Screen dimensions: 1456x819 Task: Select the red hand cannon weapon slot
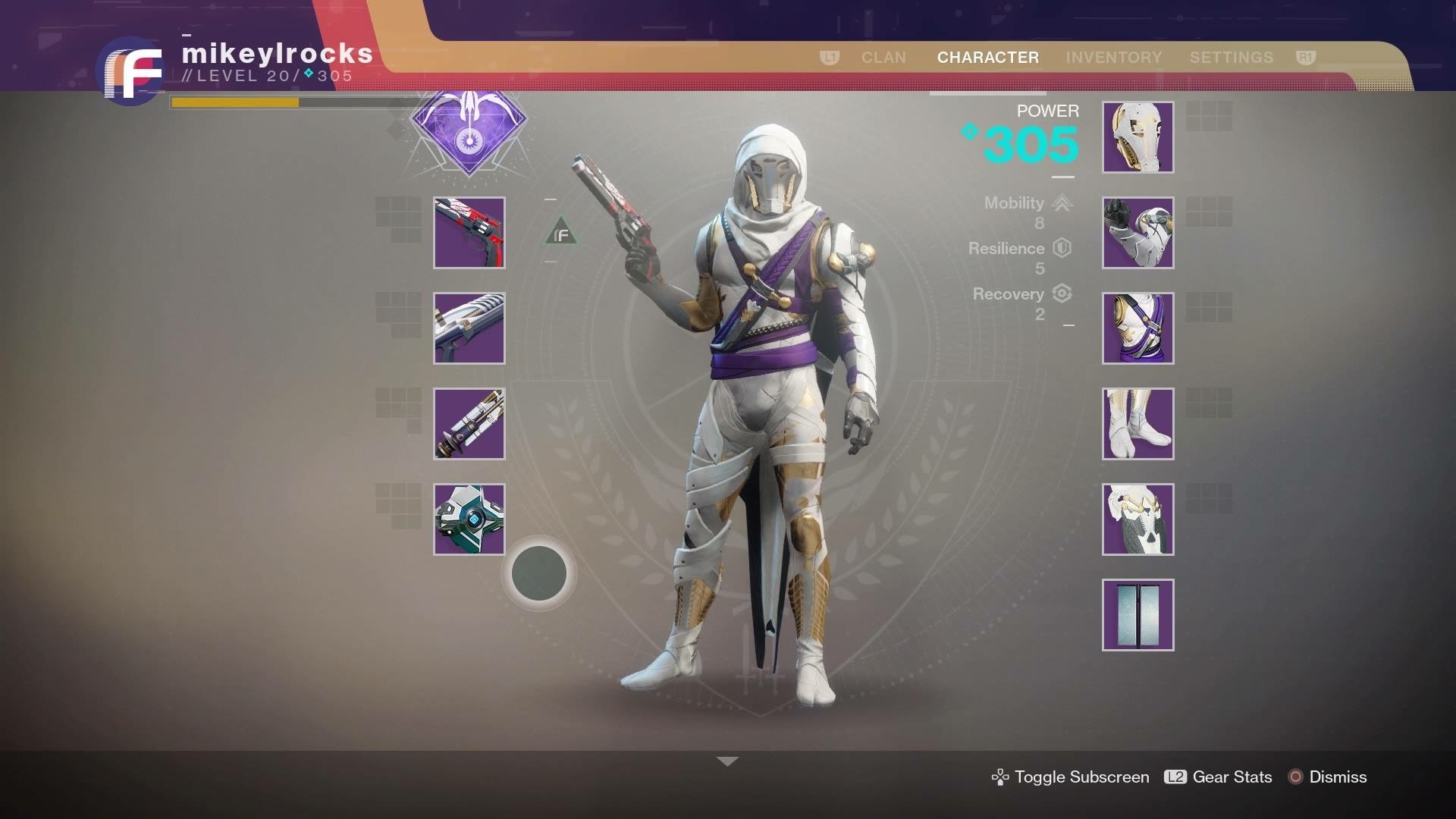pyautogui.click(x=469, y=233)
